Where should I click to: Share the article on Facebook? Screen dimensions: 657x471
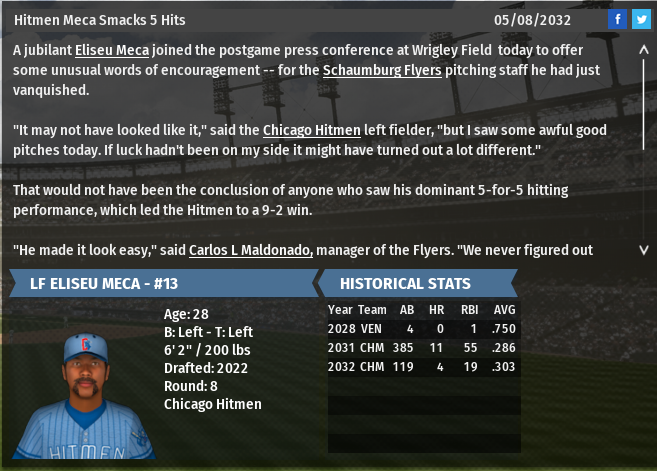click(617, 20)
